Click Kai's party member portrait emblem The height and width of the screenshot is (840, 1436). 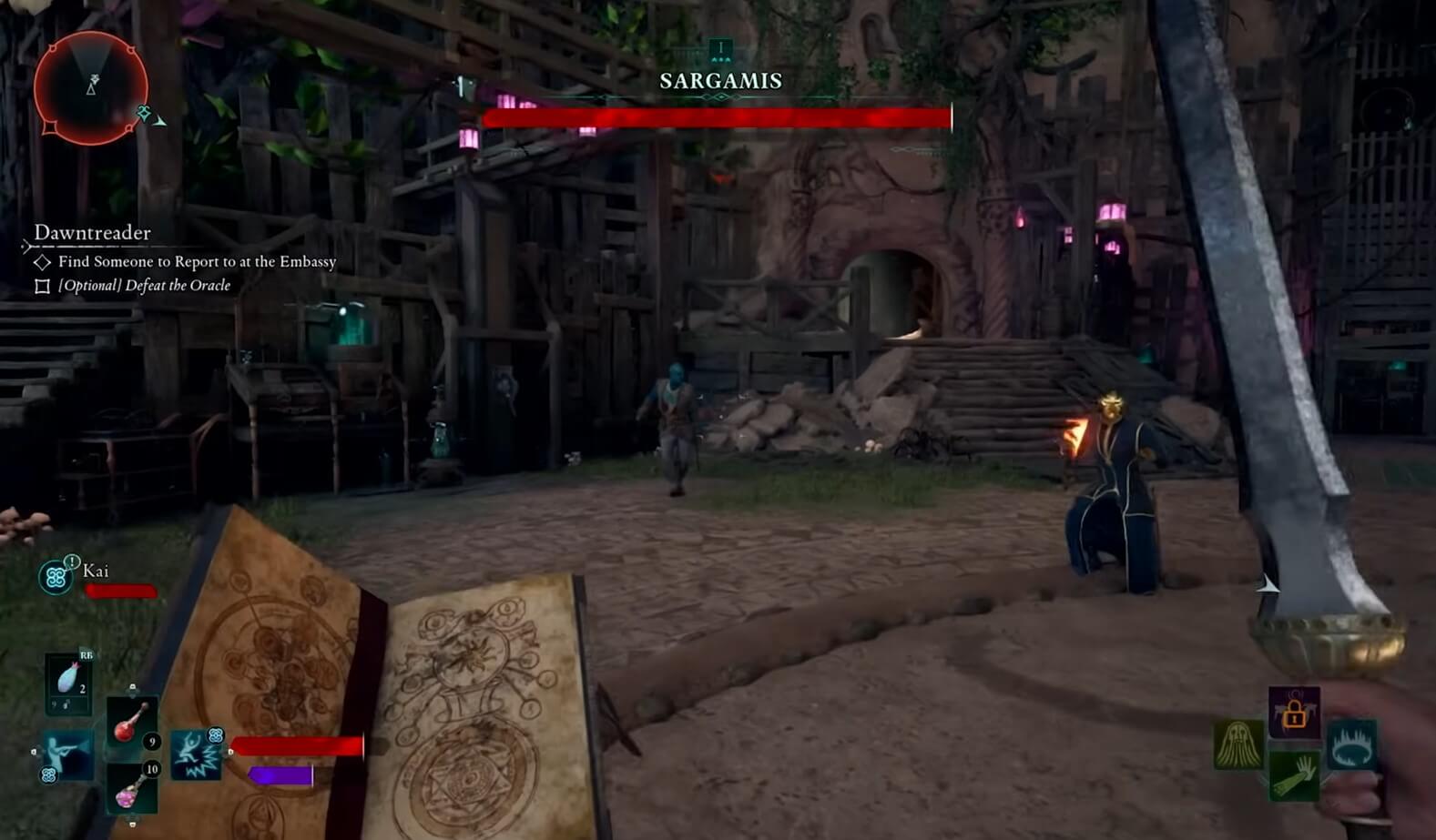55,576
